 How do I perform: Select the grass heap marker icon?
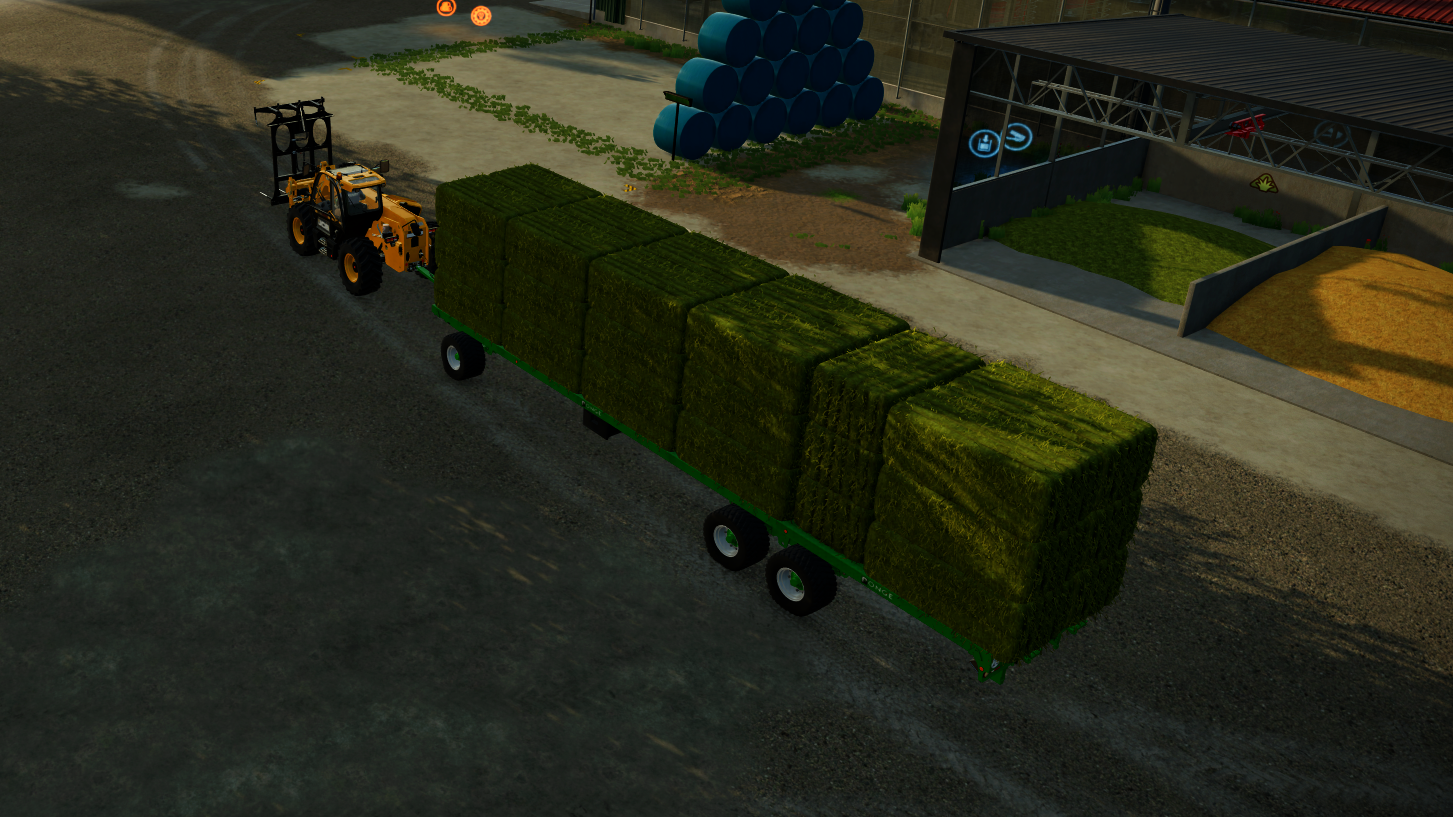(1264, 184)
